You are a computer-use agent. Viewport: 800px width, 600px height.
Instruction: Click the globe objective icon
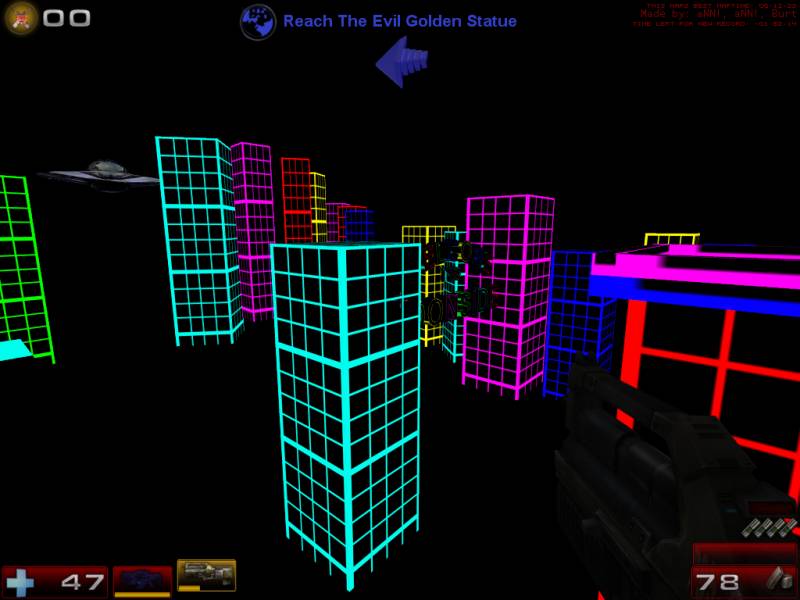(x=258, y=21)
